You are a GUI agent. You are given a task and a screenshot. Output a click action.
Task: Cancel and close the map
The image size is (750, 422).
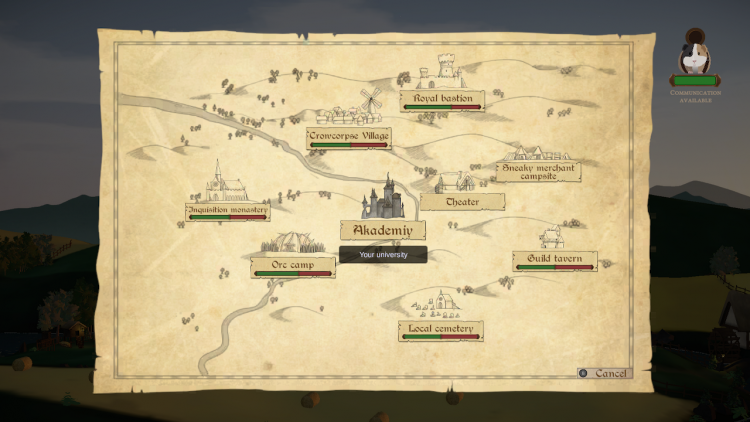pyautogui.click(x=604, y=373)
